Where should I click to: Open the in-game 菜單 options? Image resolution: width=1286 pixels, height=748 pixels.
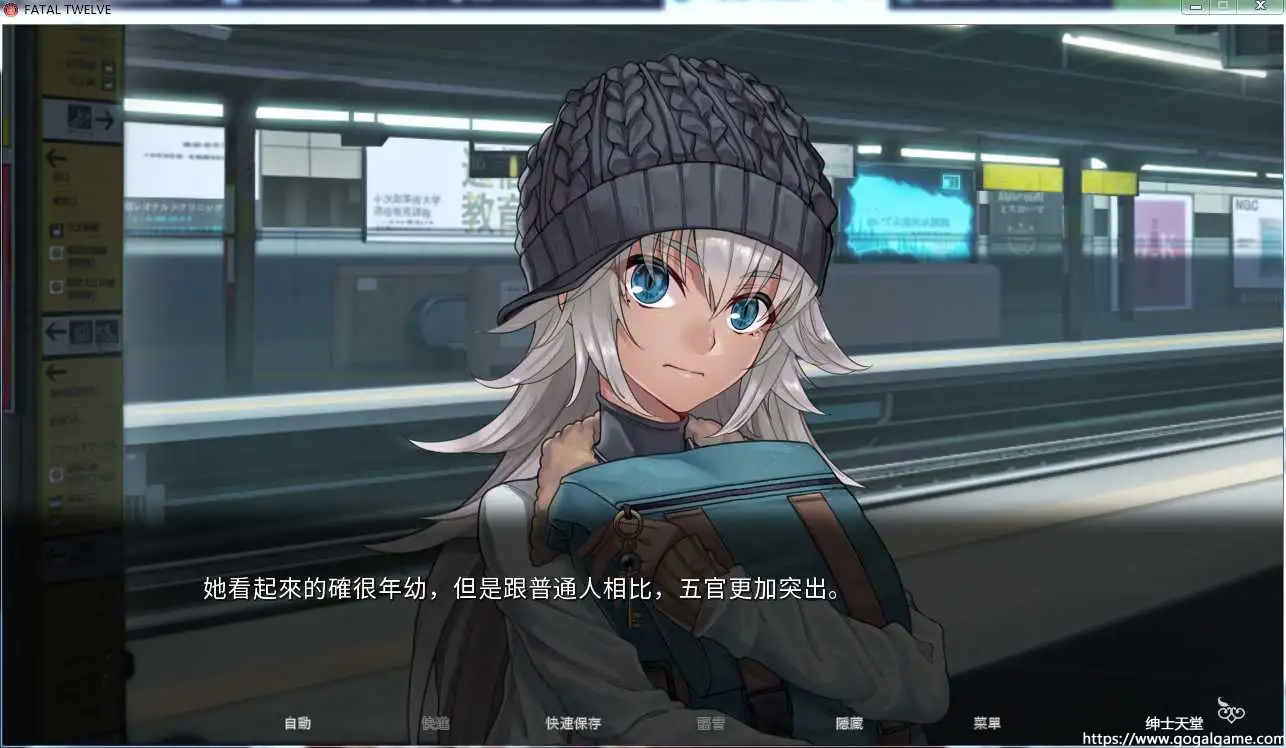coord(988,723)
